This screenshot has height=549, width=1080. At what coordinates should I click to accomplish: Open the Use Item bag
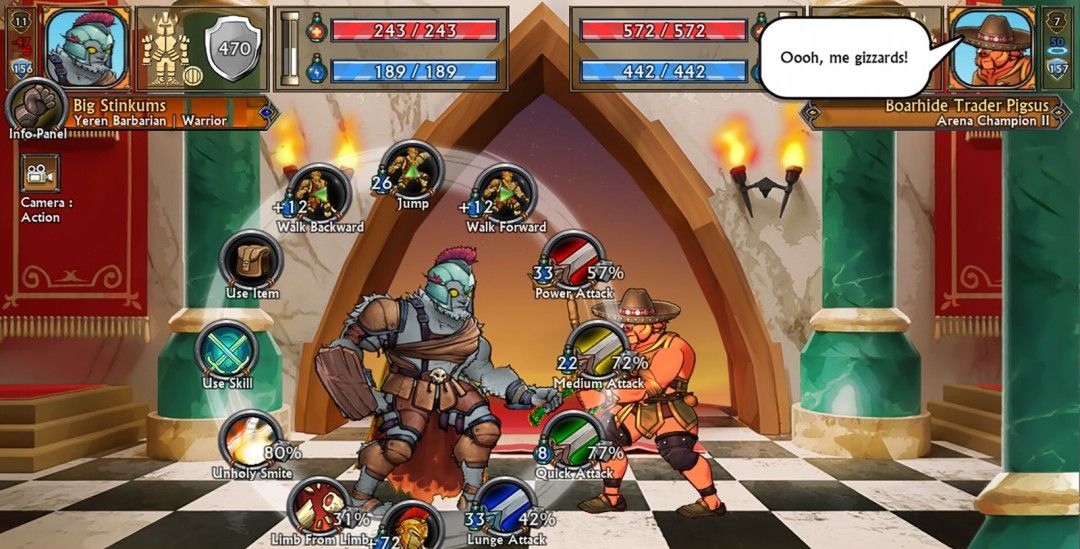[251, 260]
